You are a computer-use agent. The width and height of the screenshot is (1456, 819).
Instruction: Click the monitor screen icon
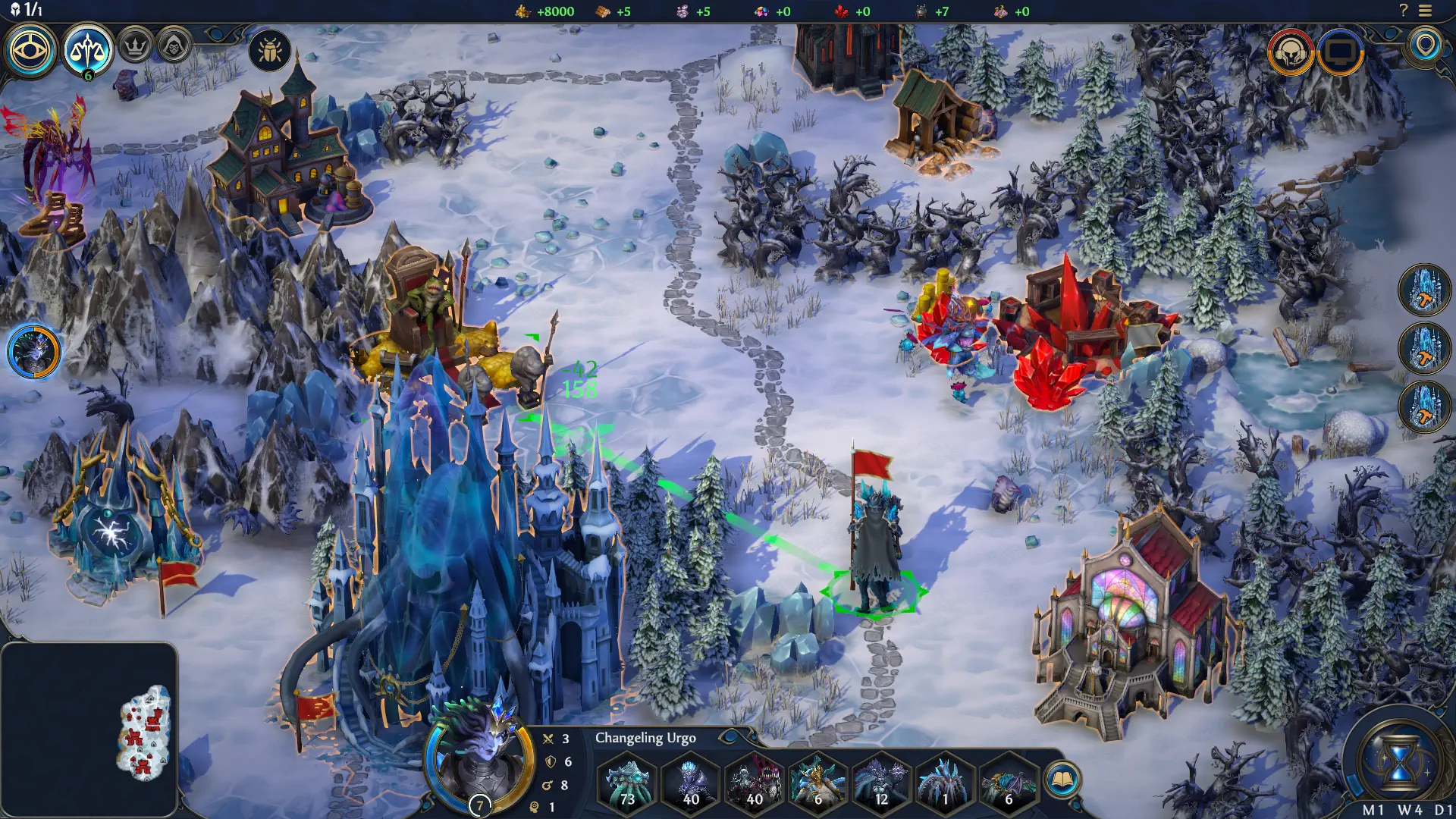[x=1340, y=52]
